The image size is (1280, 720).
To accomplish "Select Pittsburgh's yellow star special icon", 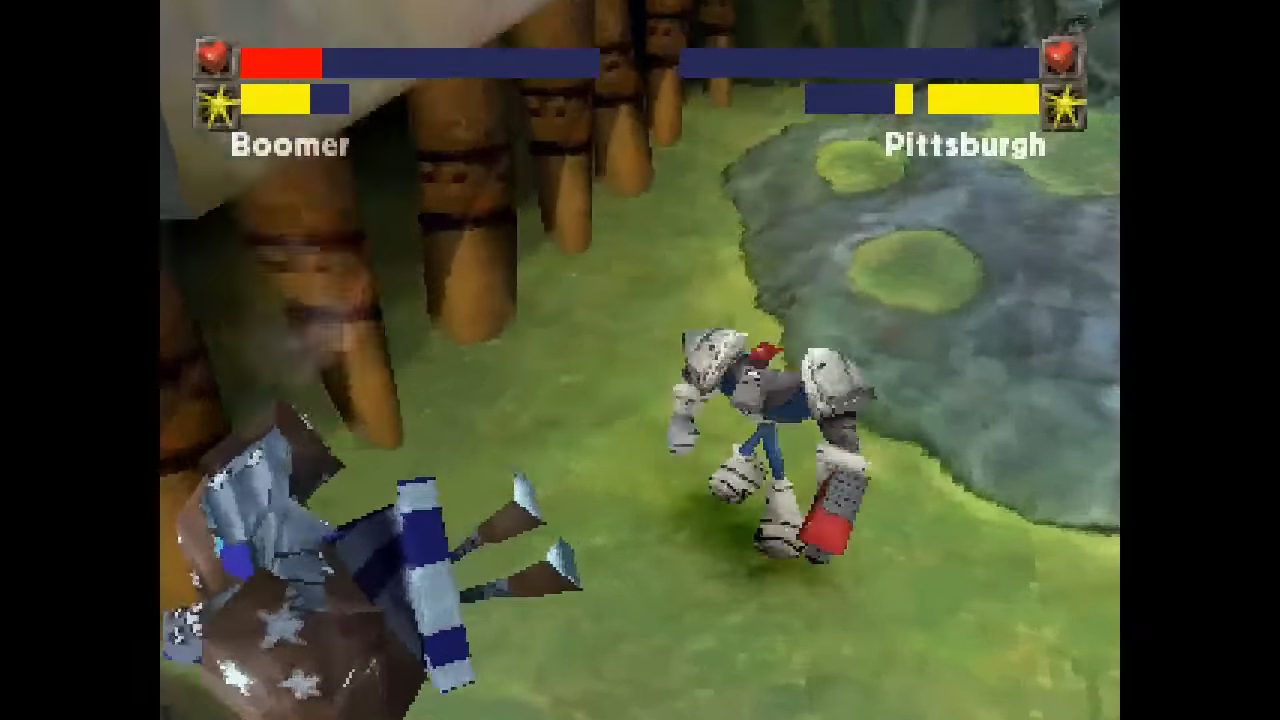I will click(x=1064, y=102).
